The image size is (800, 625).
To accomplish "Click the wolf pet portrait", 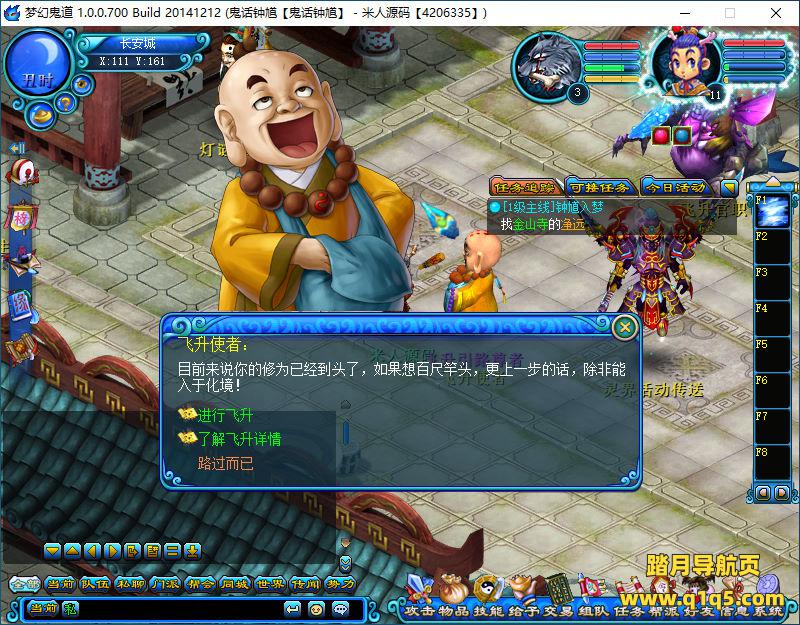I will point(545,64).
